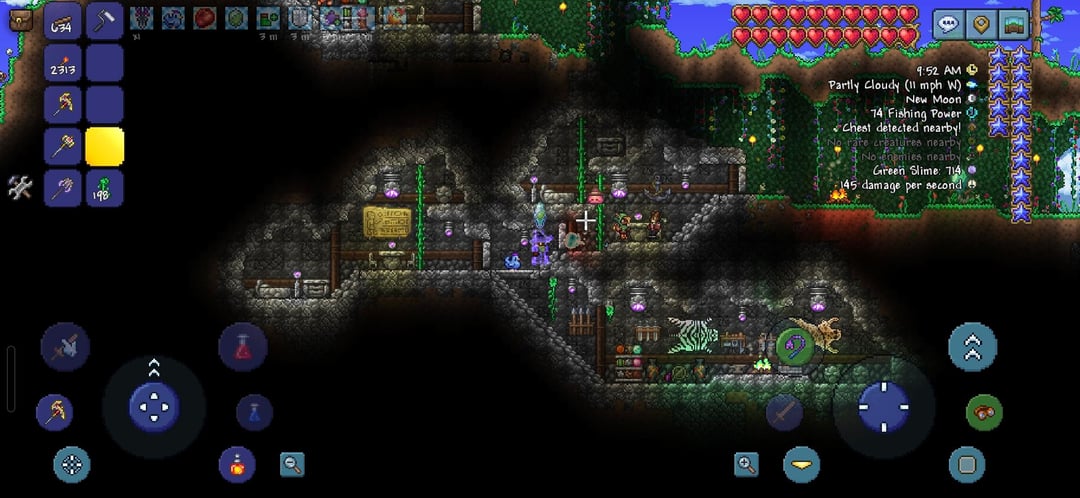Zoom out with the minus magnifier
This screenshot has width=1080, height=498.
click(x=292, y=464)
